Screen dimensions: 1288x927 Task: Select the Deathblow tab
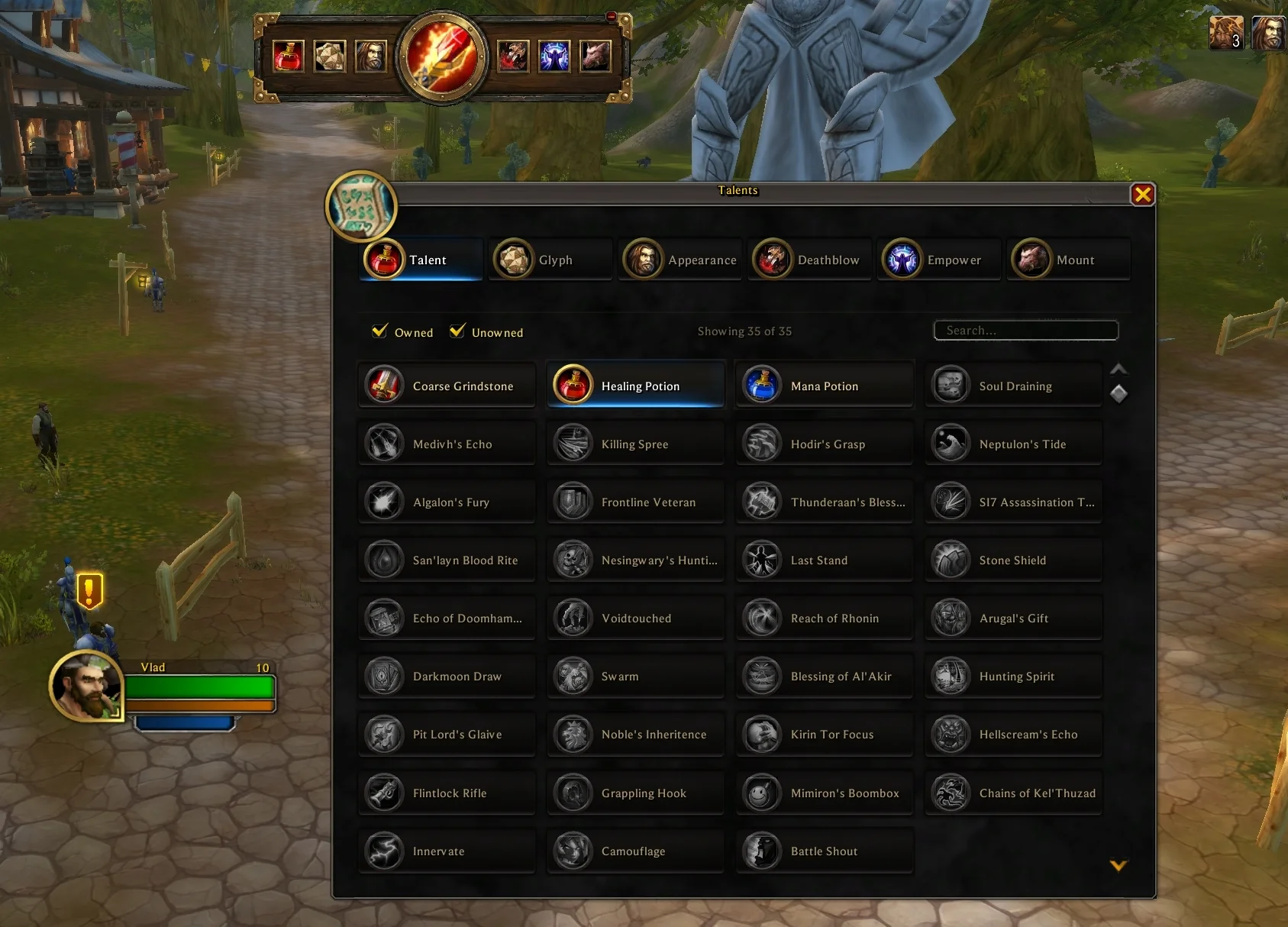(809, 260)
